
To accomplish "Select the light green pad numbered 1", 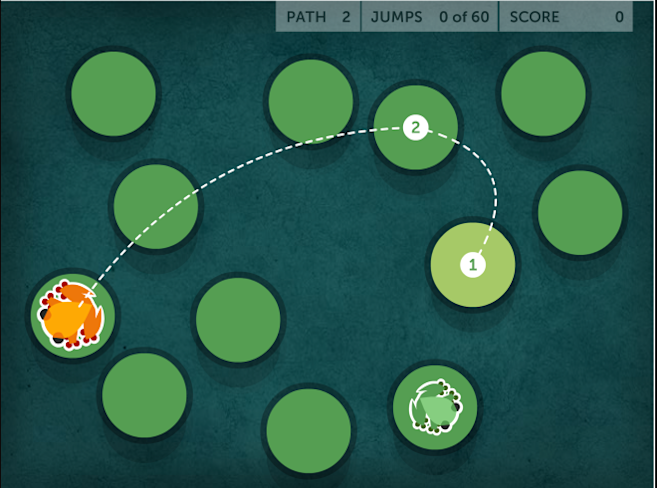I will (473, 265).
